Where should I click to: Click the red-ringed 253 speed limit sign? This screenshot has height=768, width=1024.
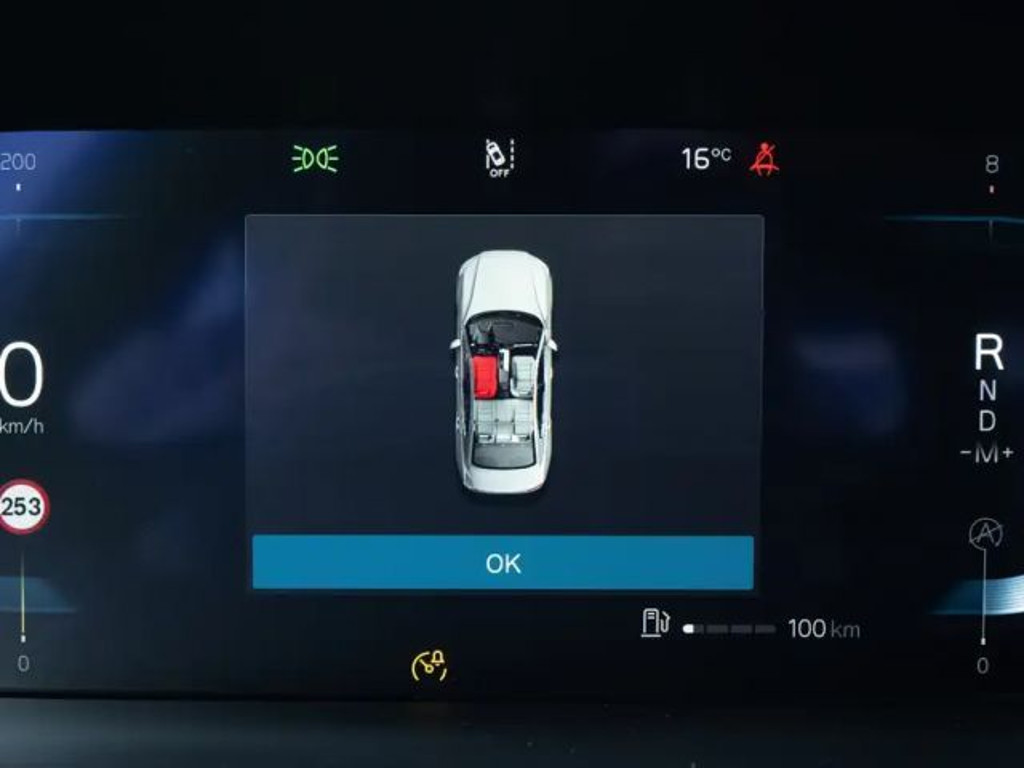pyautogui.click(x=22, y=506)
